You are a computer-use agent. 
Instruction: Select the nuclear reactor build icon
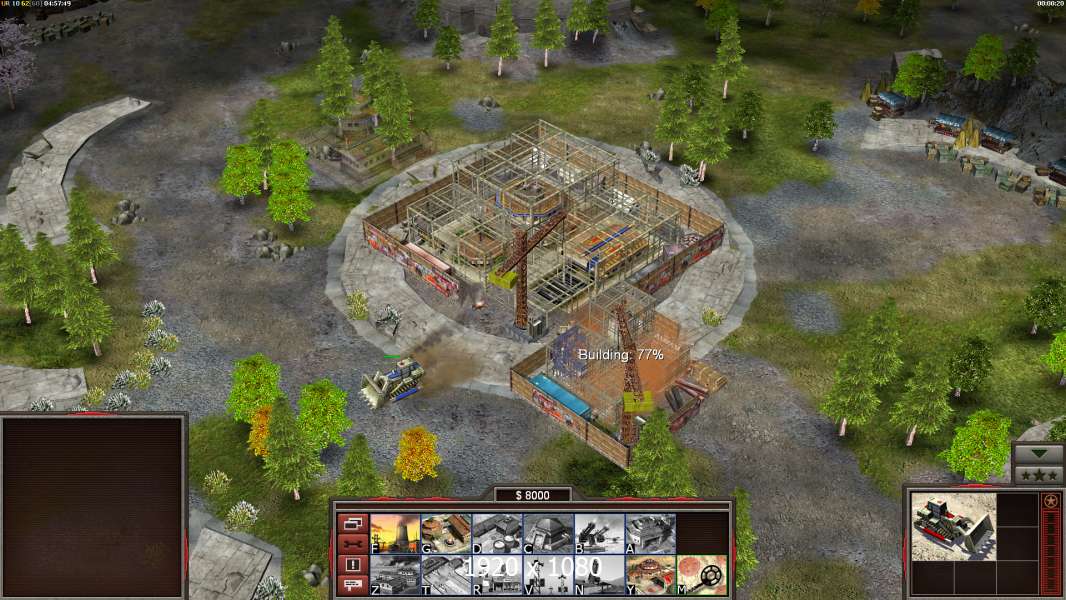pos(395,534)
